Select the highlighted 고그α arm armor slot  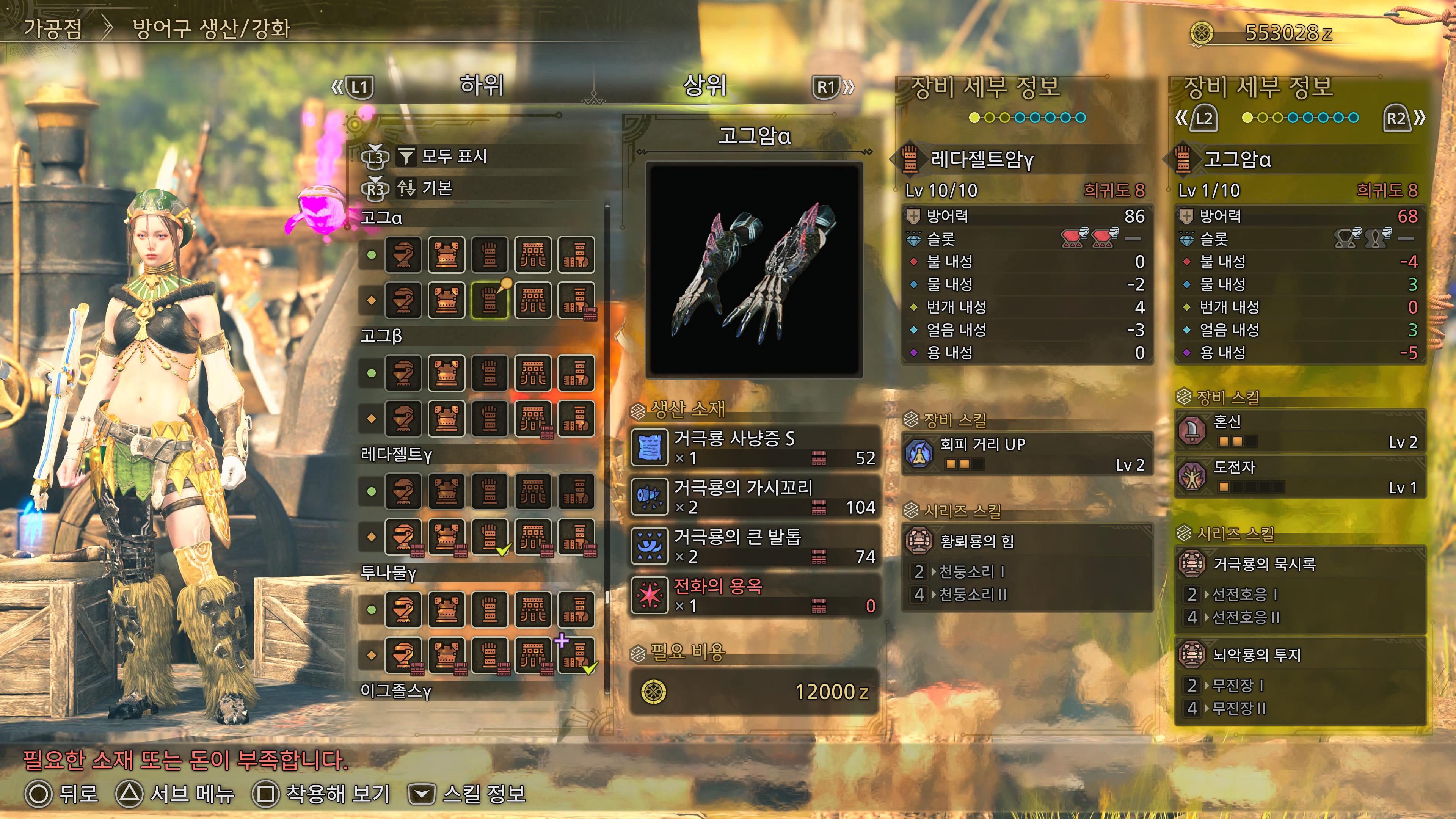(490, 300)
